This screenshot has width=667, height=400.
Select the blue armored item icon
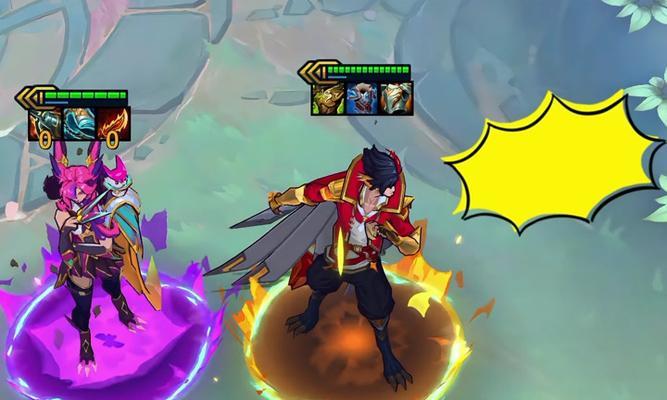point(79,124)
